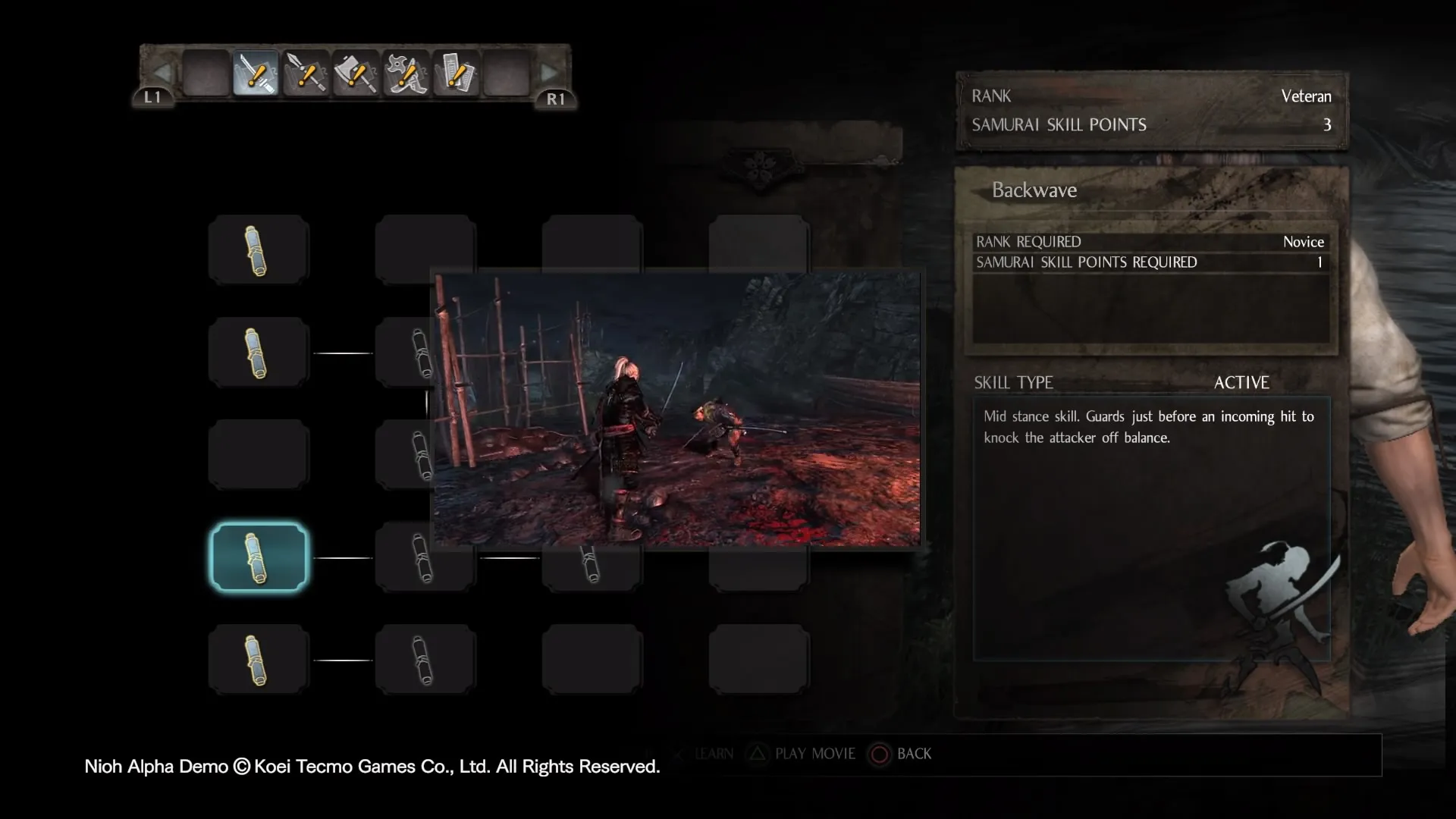1456x819 pixels.
Task: Switch to the spear skills tab
Action: coord(306,74)
